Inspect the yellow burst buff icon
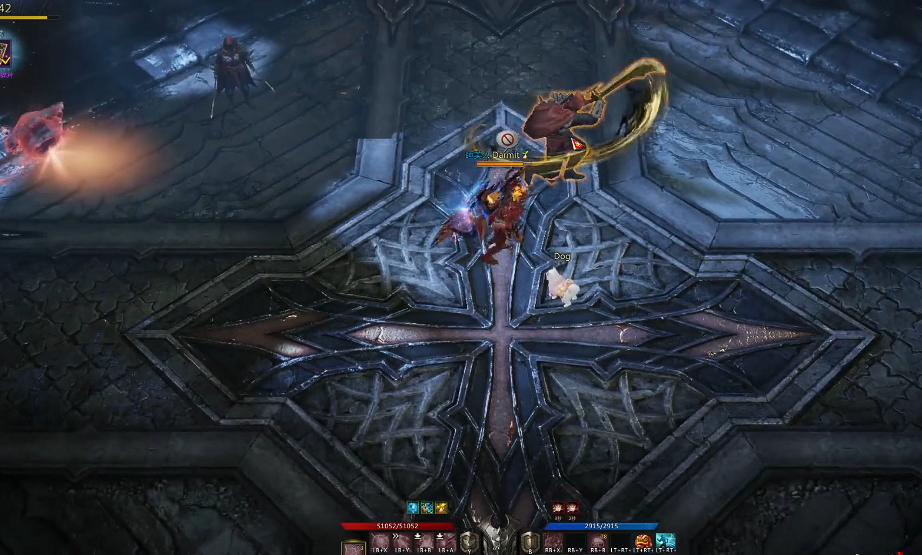Image resolution: width=922 pixels, height=555 pixels. 440,508
